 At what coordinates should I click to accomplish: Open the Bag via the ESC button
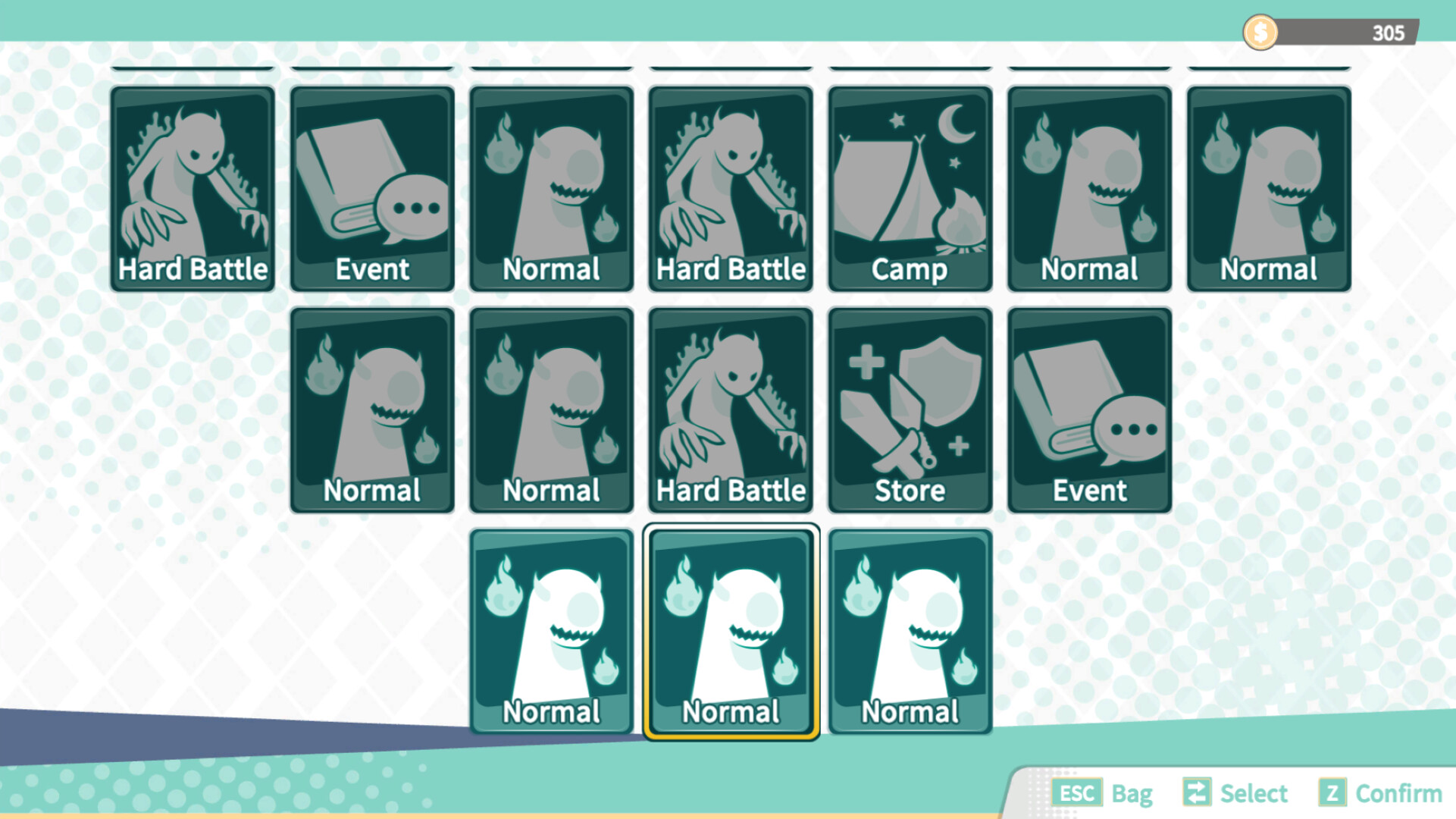point(1078,793)
